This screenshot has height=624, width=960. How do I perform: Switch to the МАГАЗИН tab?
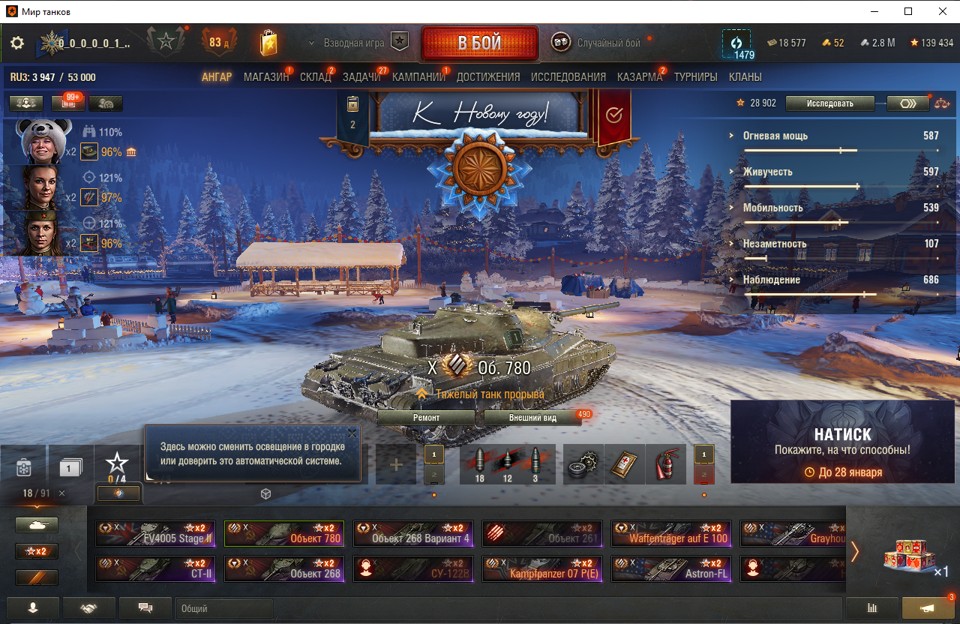265,77
